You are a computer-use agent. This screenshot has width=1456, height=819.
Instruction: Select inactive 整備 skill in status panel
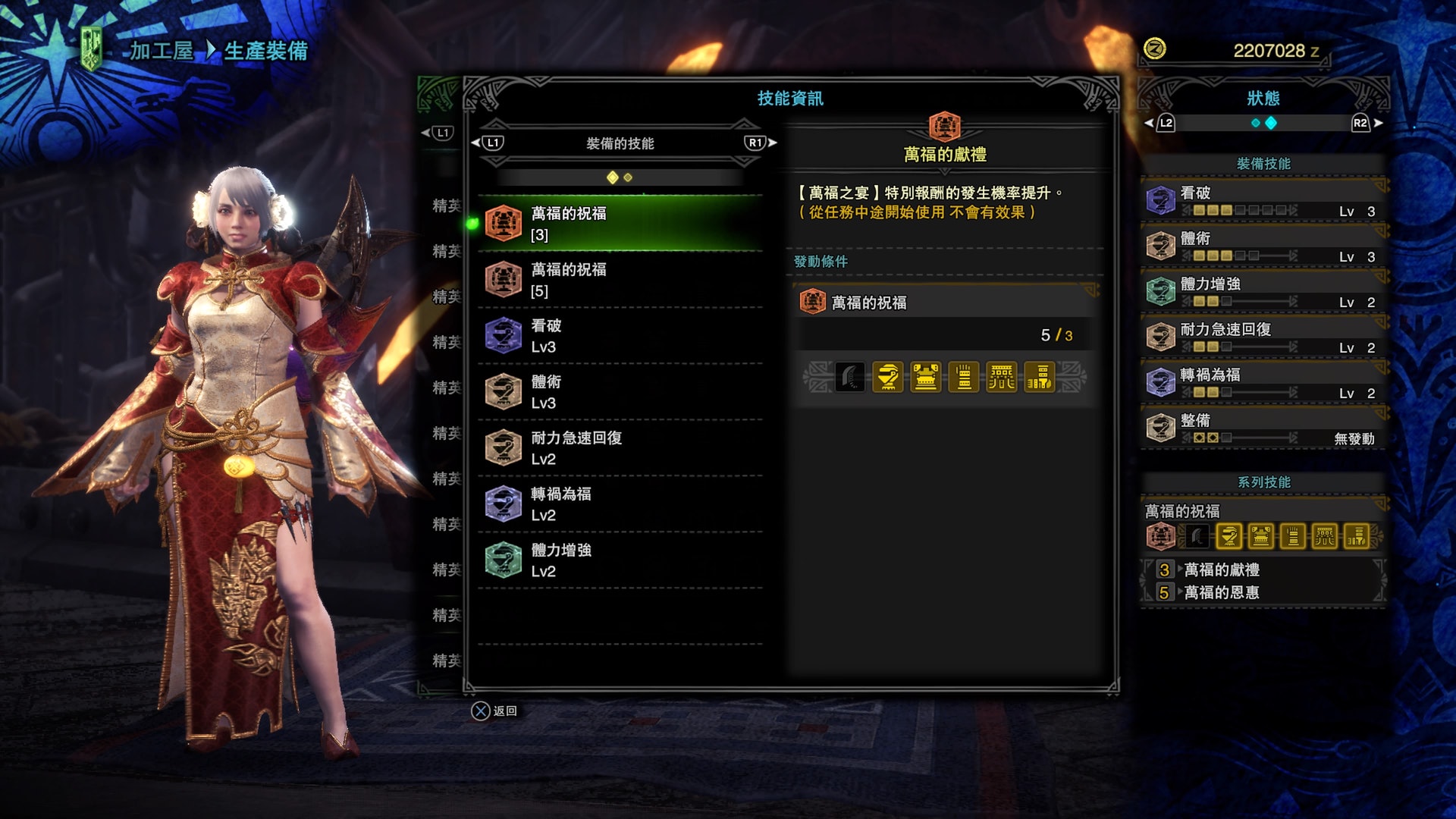pos(1263,428)
